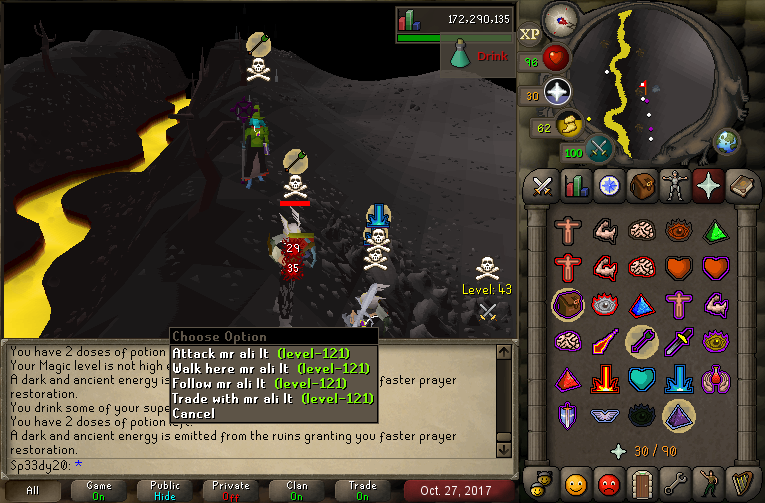This screenshot has height=503, width=765.
Task: Open the Combat Options tab
Action: pyautogui.click(x=542, y=186)
